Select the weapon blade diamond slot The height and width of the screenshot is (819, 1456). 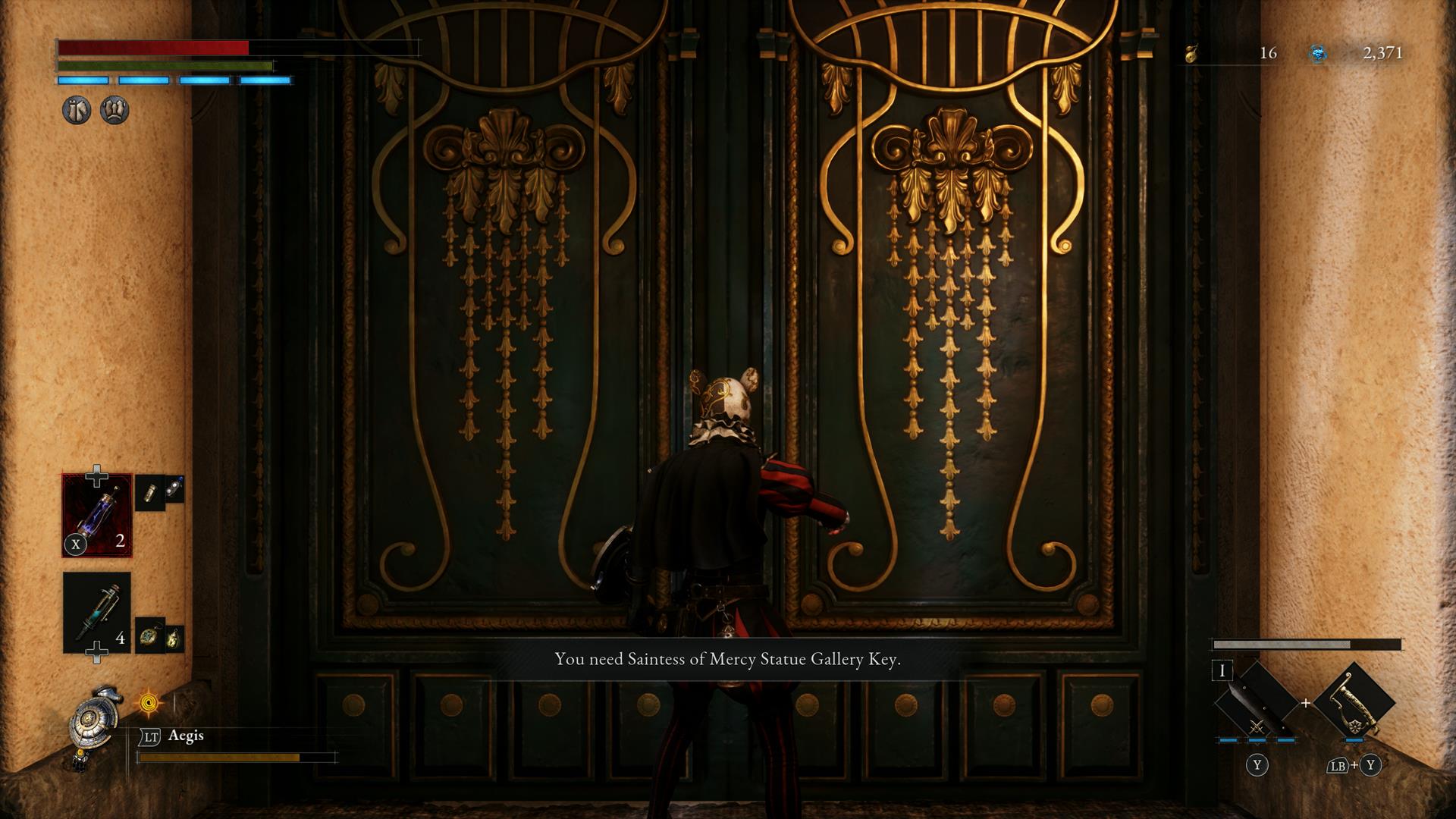click(x=1256, y=701)
